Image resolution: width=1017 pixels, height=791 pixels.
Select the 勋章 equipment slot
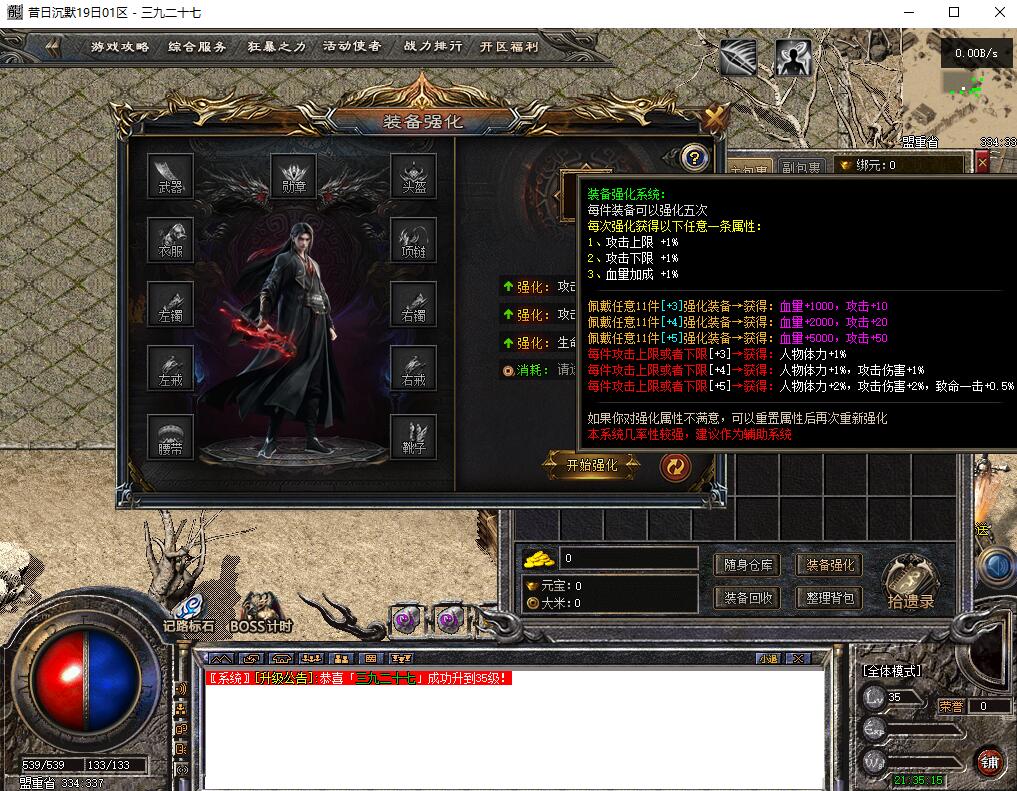click(x=293, y=176)
